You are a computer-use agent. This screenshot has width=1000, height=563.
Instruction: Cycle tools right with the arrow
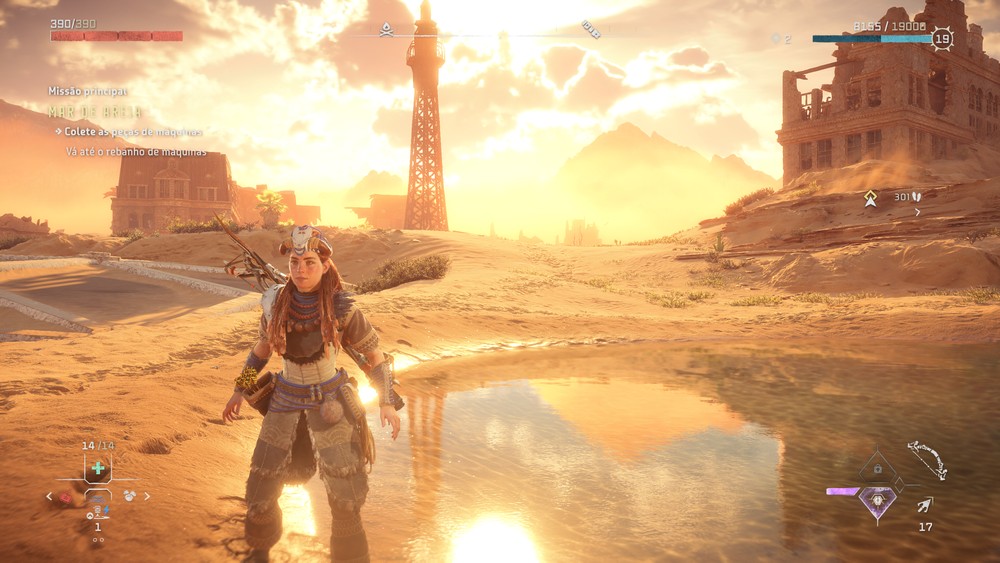point(148,496)
